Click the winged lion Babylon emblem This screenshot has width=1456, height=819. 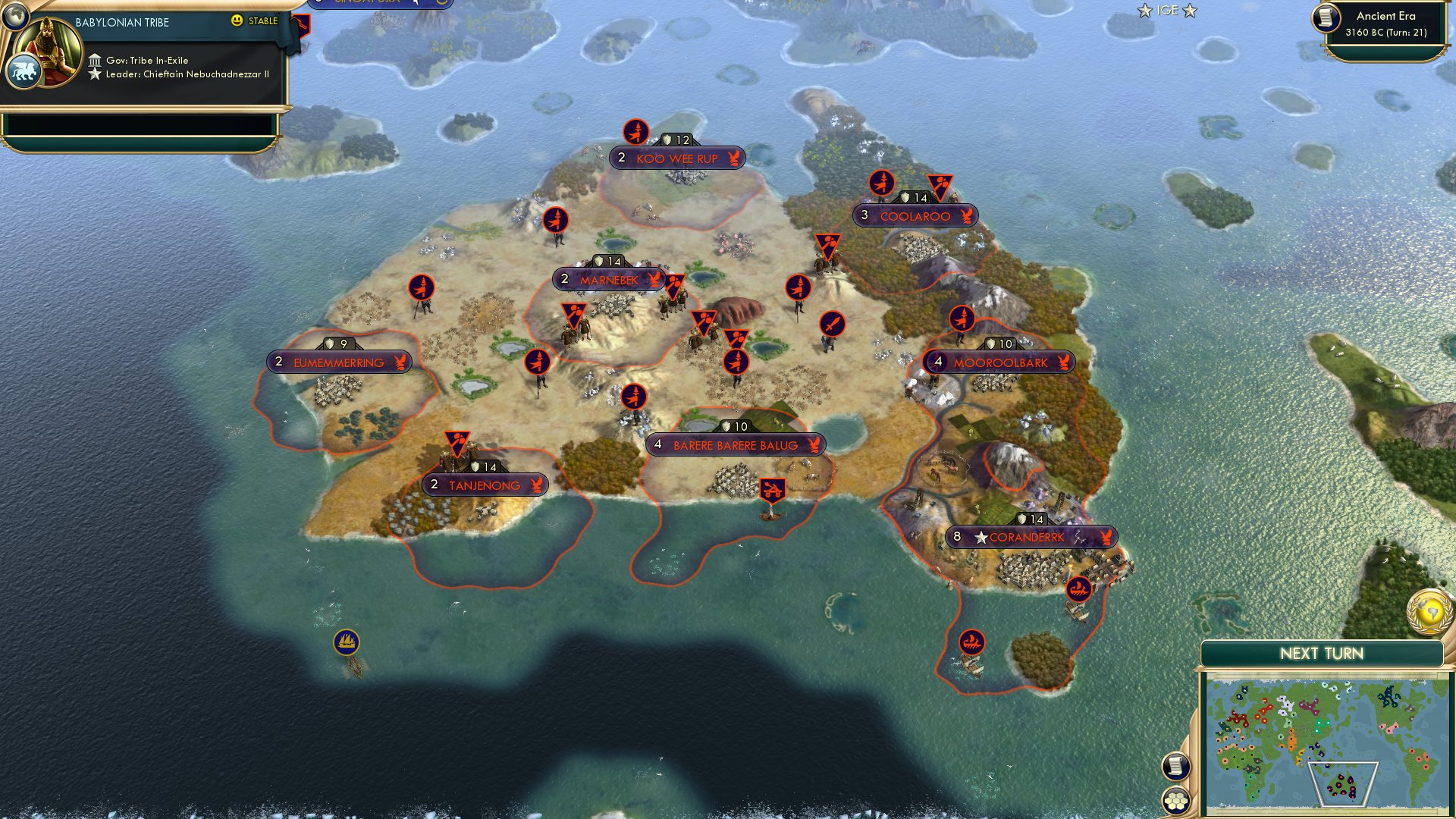tap(25, 69)
